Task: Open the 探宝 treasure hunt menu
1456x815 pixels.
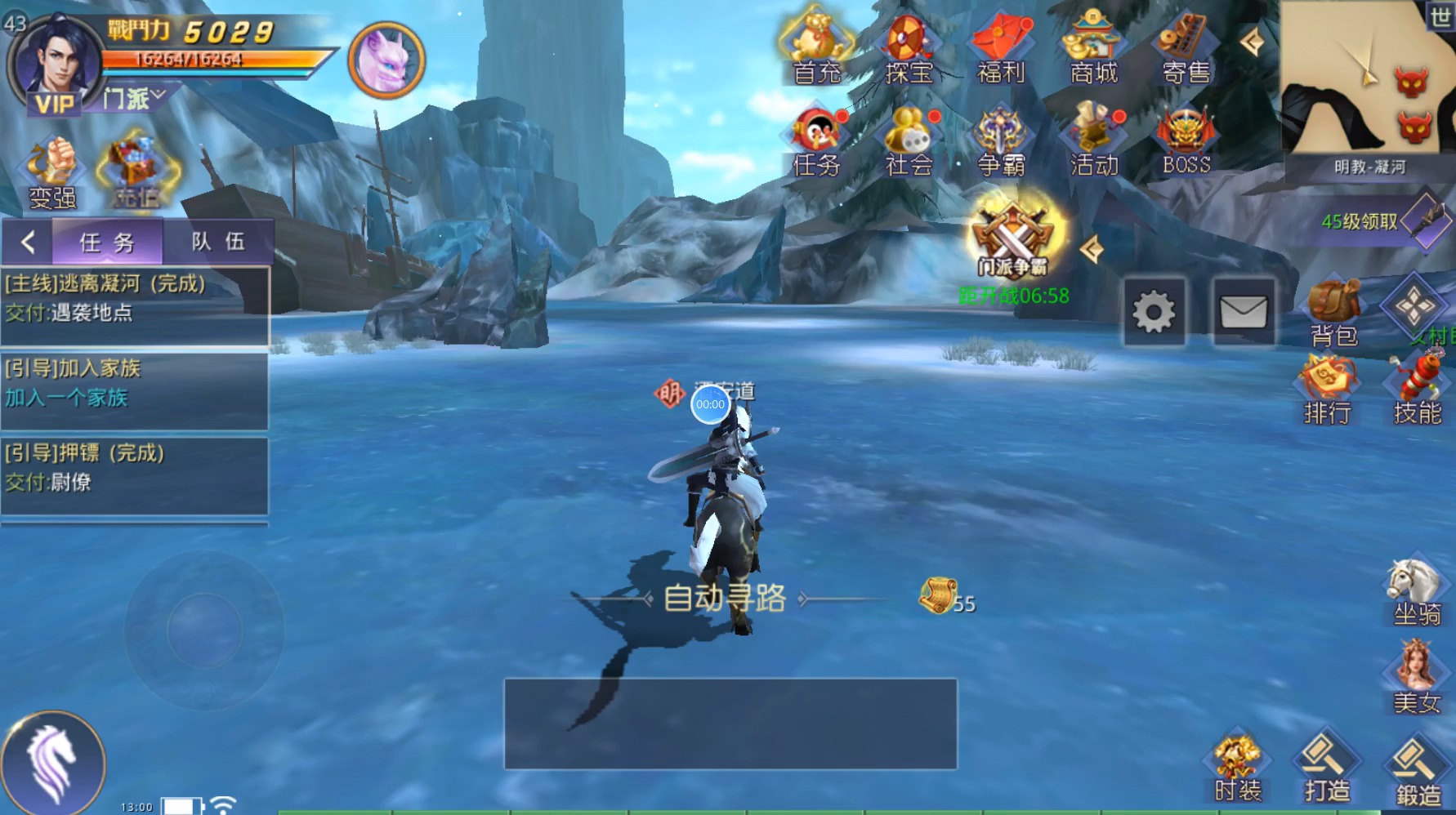Action: point(909,47)
